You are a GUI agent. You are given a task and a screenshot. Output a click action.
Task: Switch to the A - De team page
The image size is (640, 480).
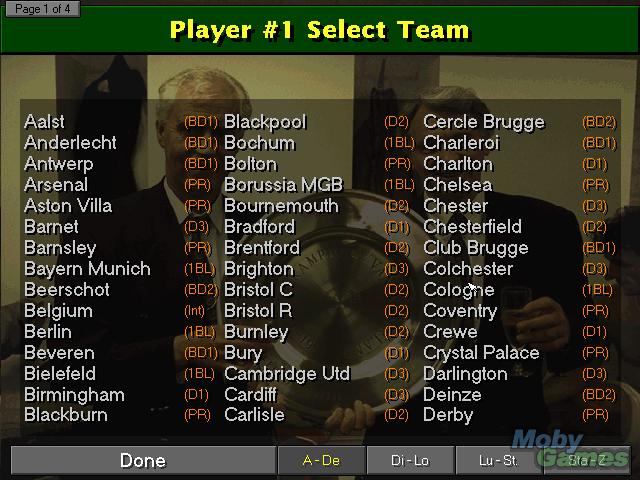[322, 460]
